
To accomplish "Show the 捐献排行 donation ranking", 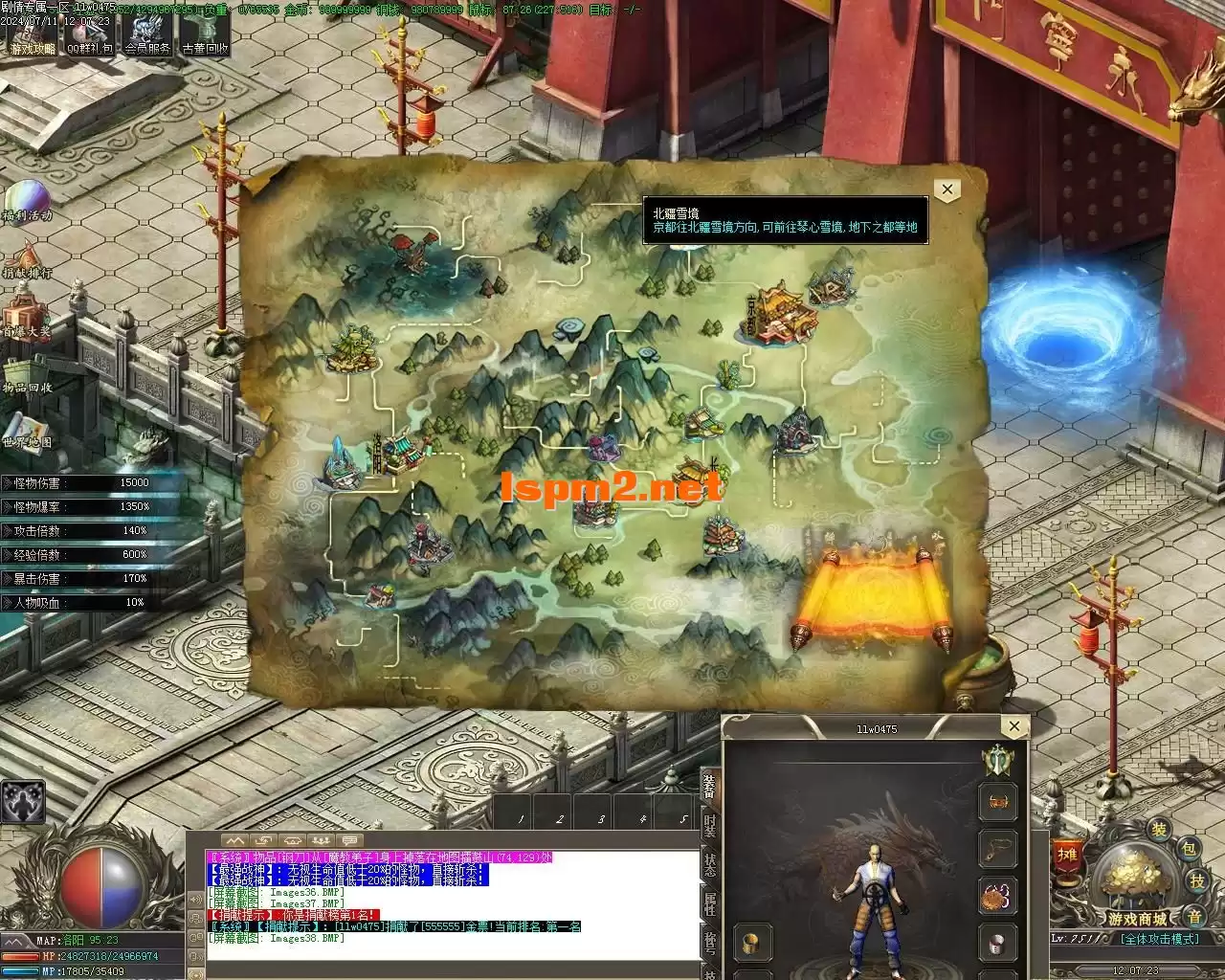I will pyautogui.click(x=26, y=258).
